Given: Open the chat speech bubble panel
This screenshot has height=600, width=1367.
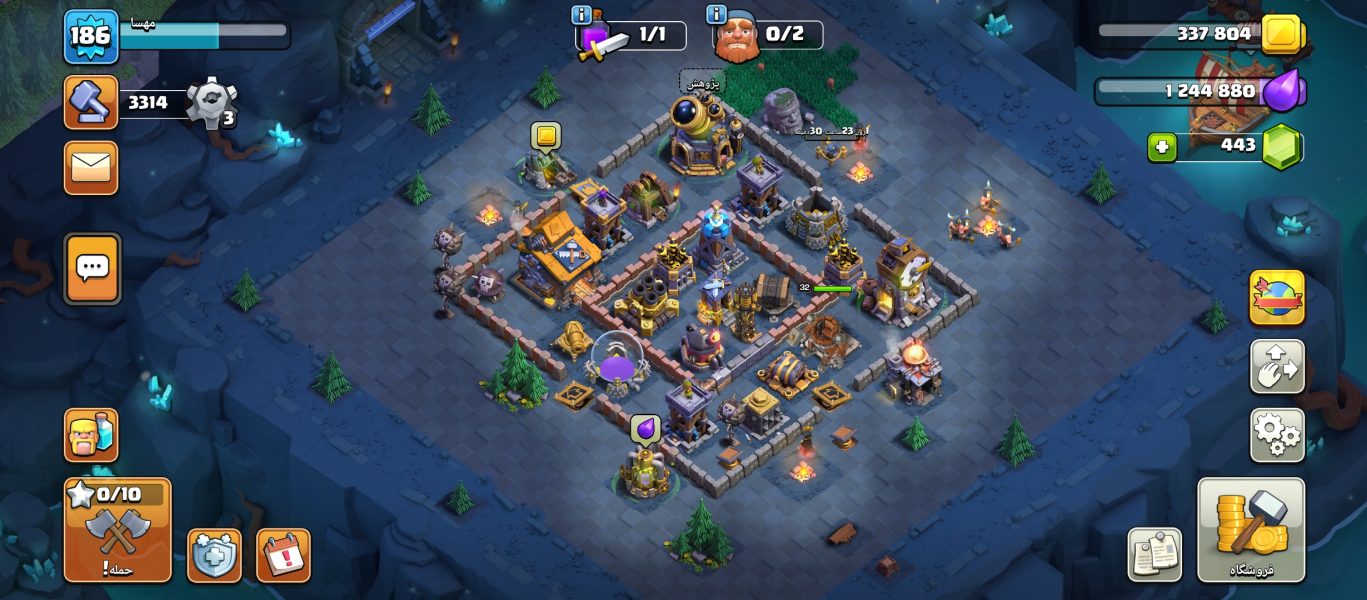Looking at the screenshot, I should tap(92, 268).
